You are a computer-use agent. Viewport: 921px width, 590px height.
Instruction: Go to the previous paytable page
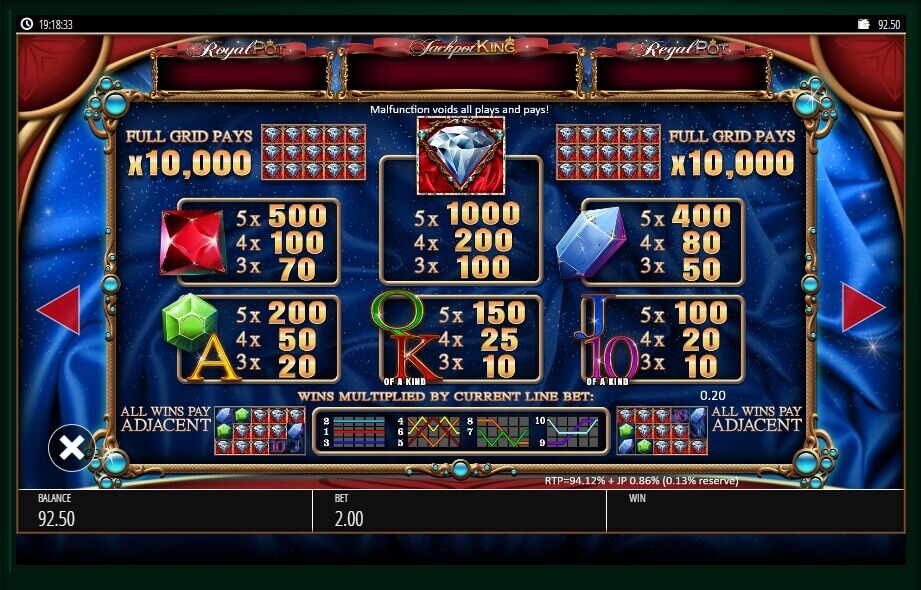tap(59, 309)
